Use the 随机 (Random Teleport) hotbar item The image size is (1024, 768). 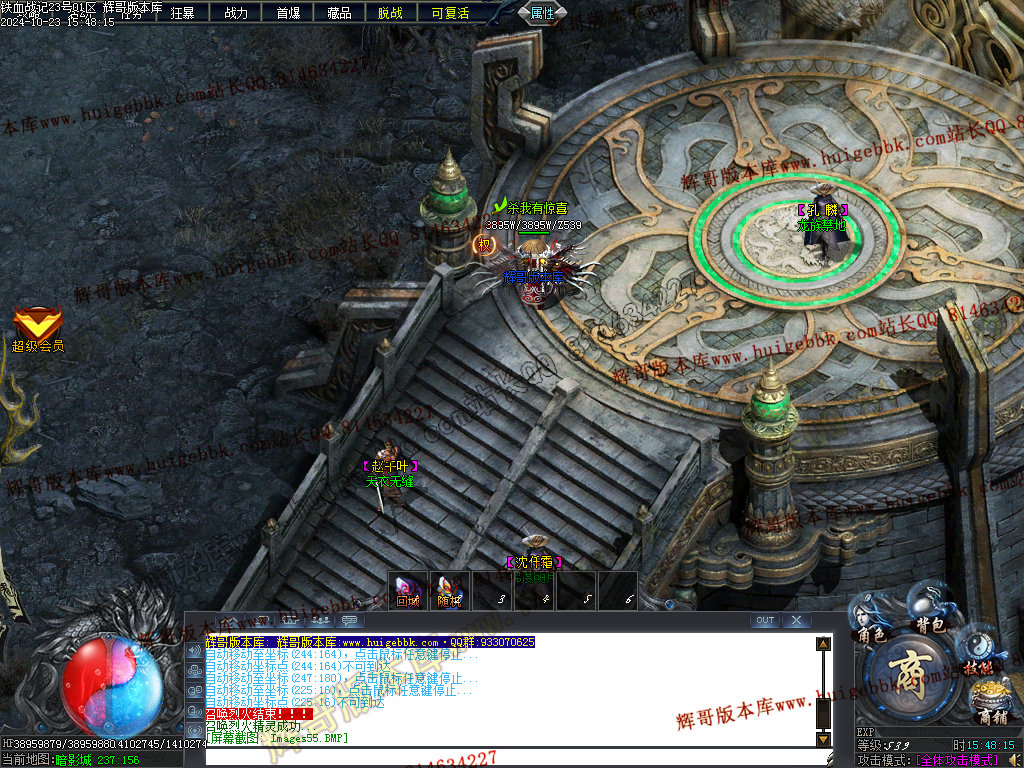click(x=450, y=590)
